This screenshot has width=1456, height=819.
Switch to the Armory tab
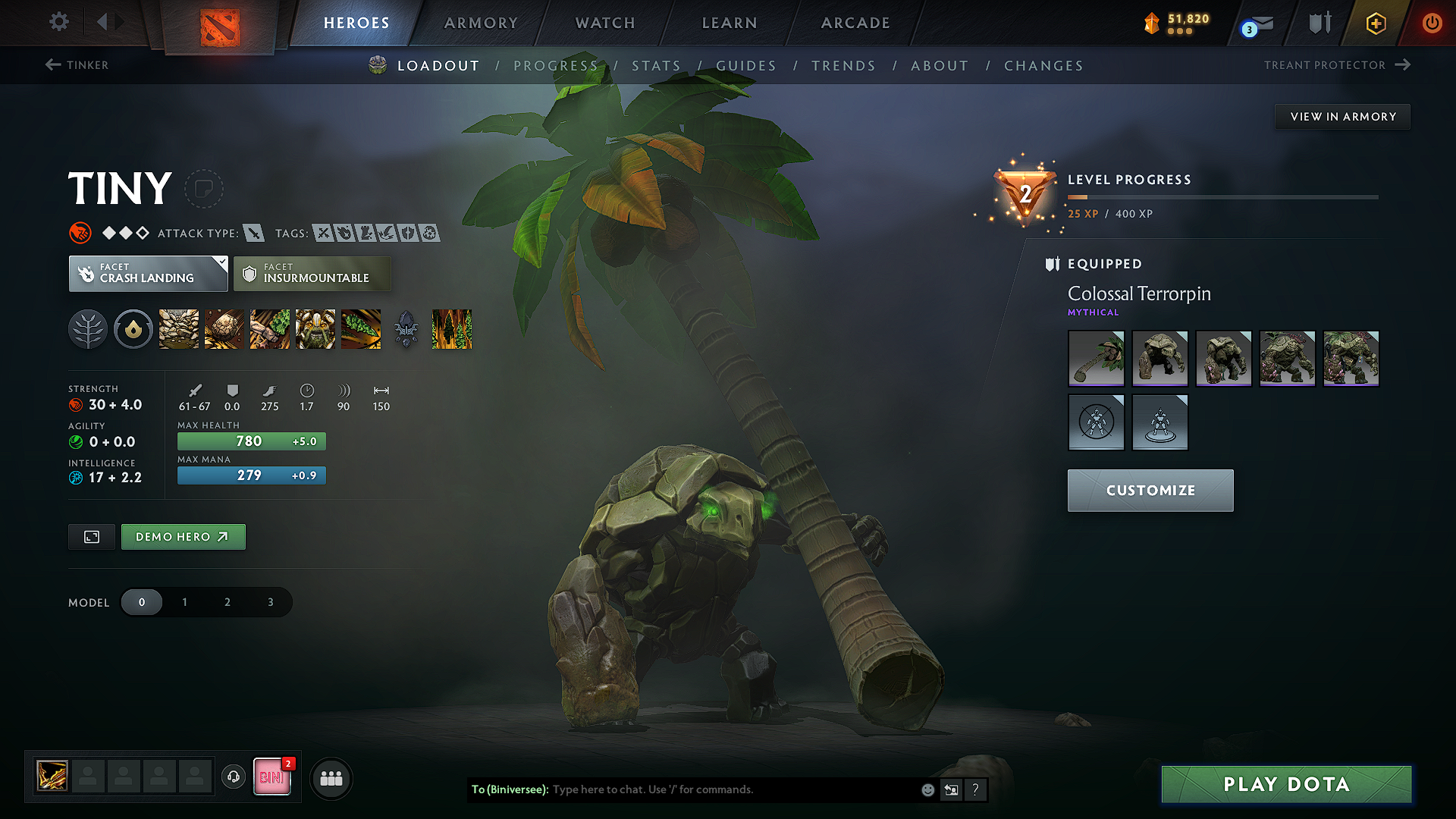[x=480, y=23]
